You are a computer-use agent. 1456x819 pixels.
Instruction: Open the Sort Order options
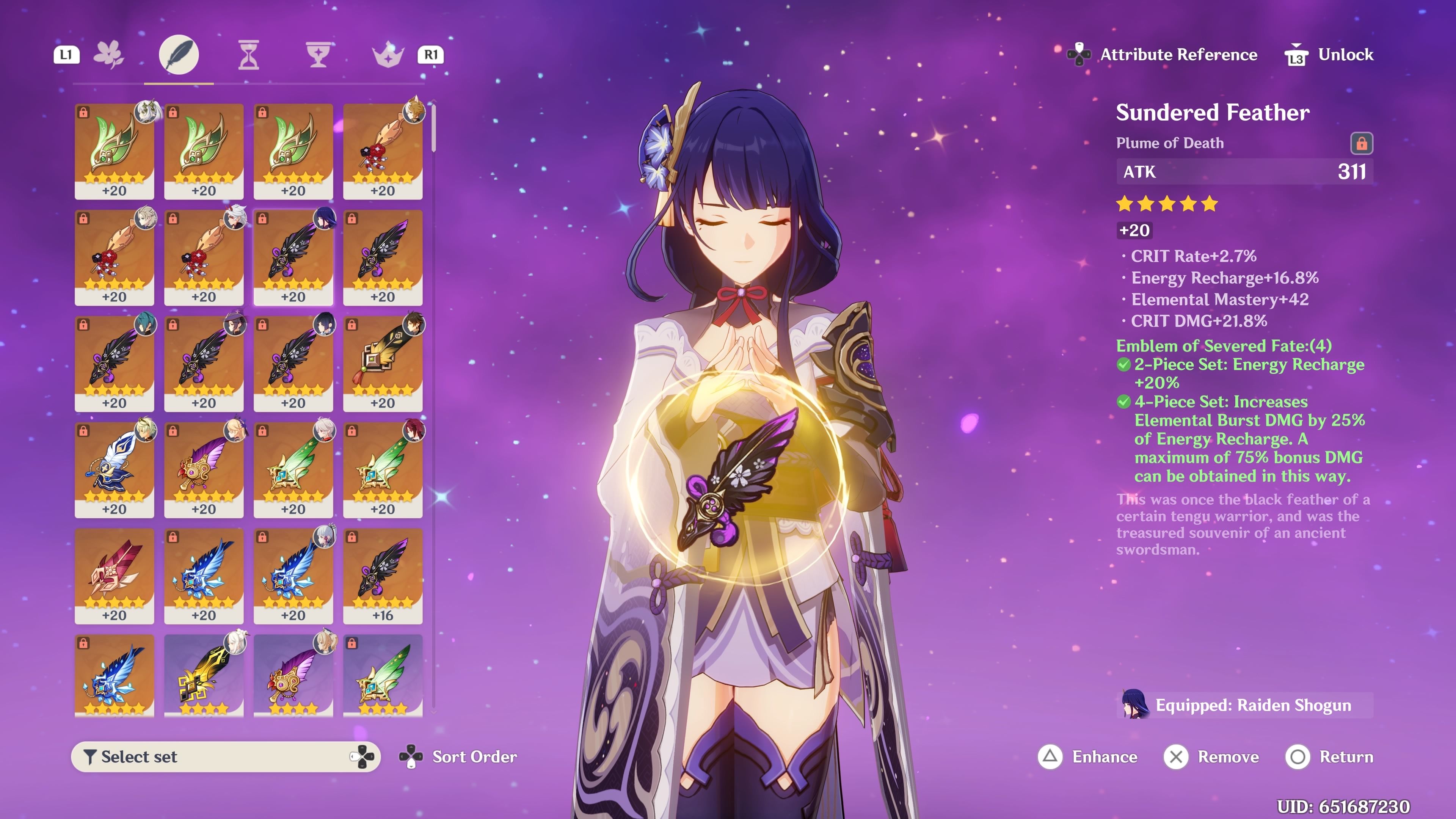tap(458, 756)
